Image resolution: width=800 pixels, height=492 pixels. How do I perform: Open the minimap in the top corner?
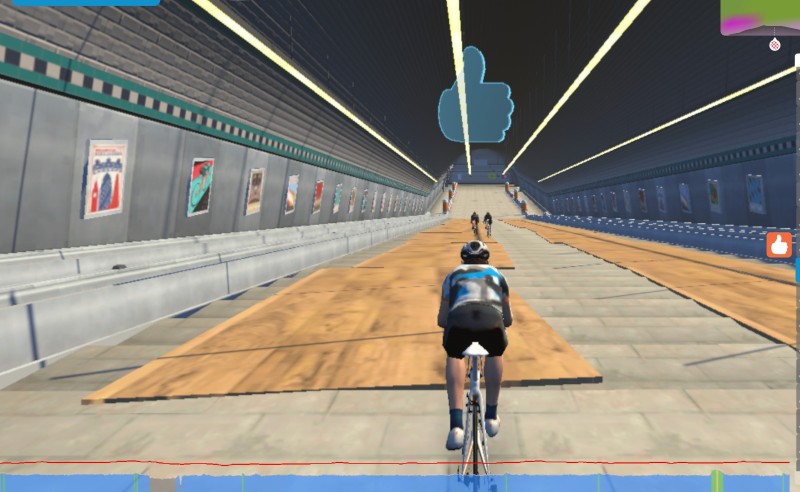point(758,17)
